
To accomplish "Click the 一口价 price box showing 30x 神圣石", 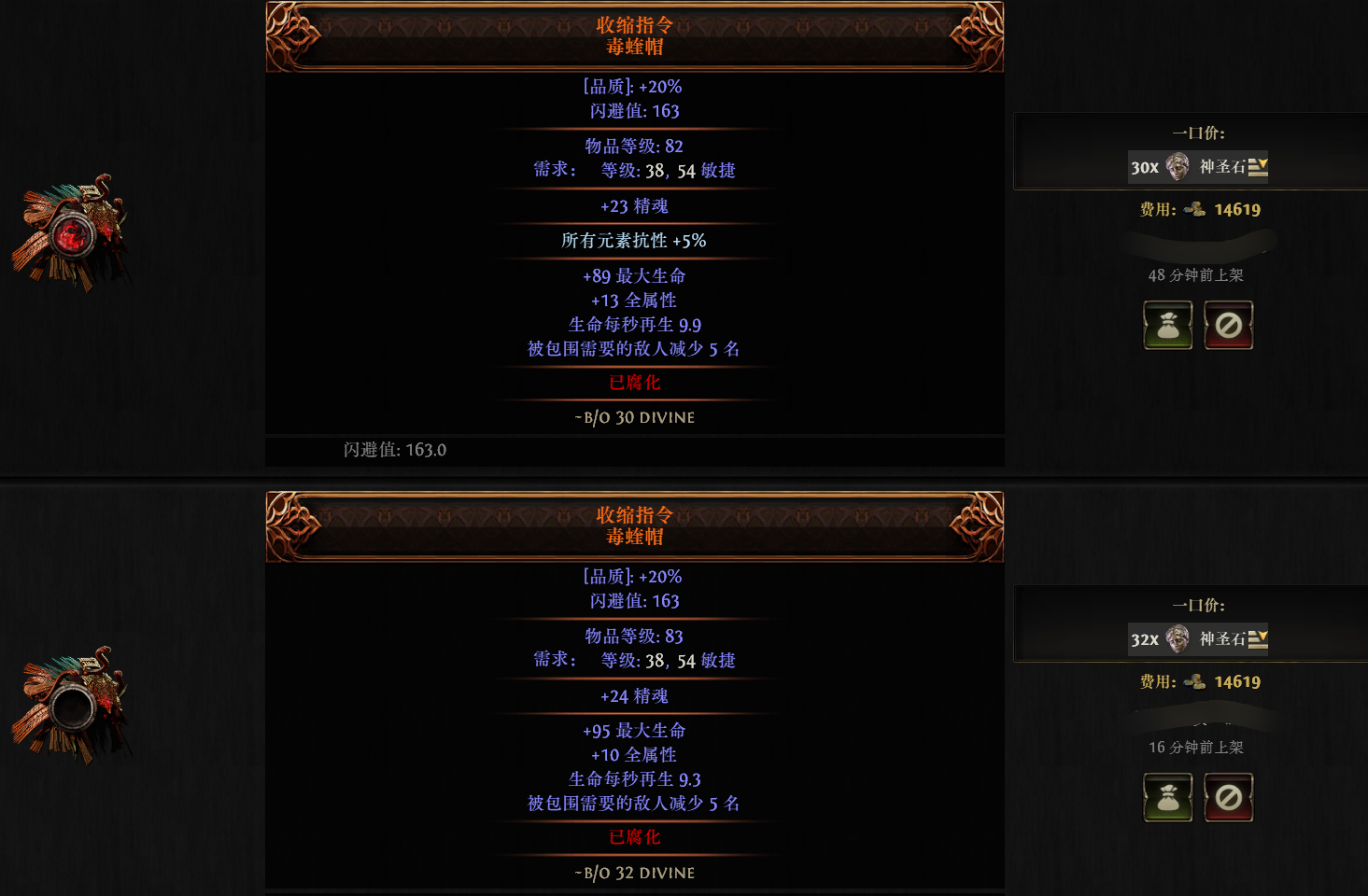I will 1198,167.
